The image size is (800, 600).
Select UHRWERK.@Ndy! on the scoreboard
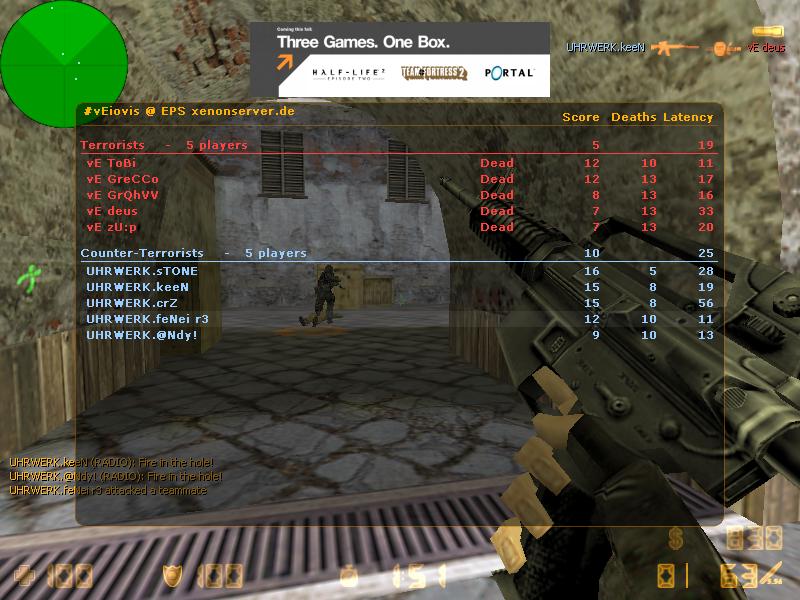[142, 335]
